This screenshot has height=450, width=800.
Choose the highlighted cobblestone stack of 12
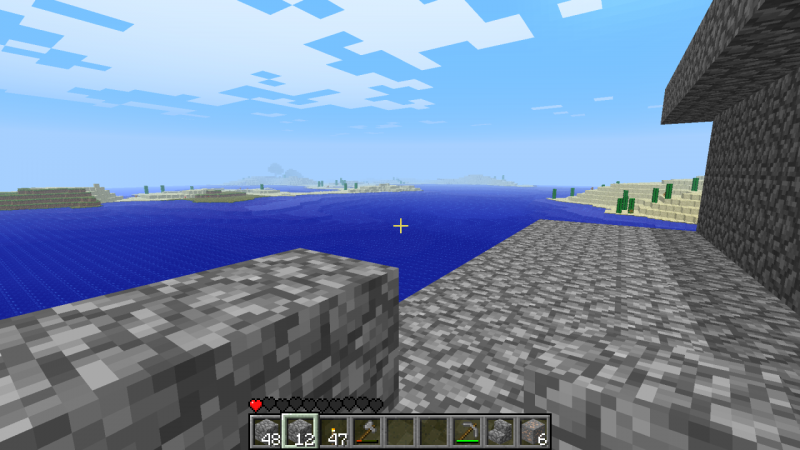coord(300,431)
